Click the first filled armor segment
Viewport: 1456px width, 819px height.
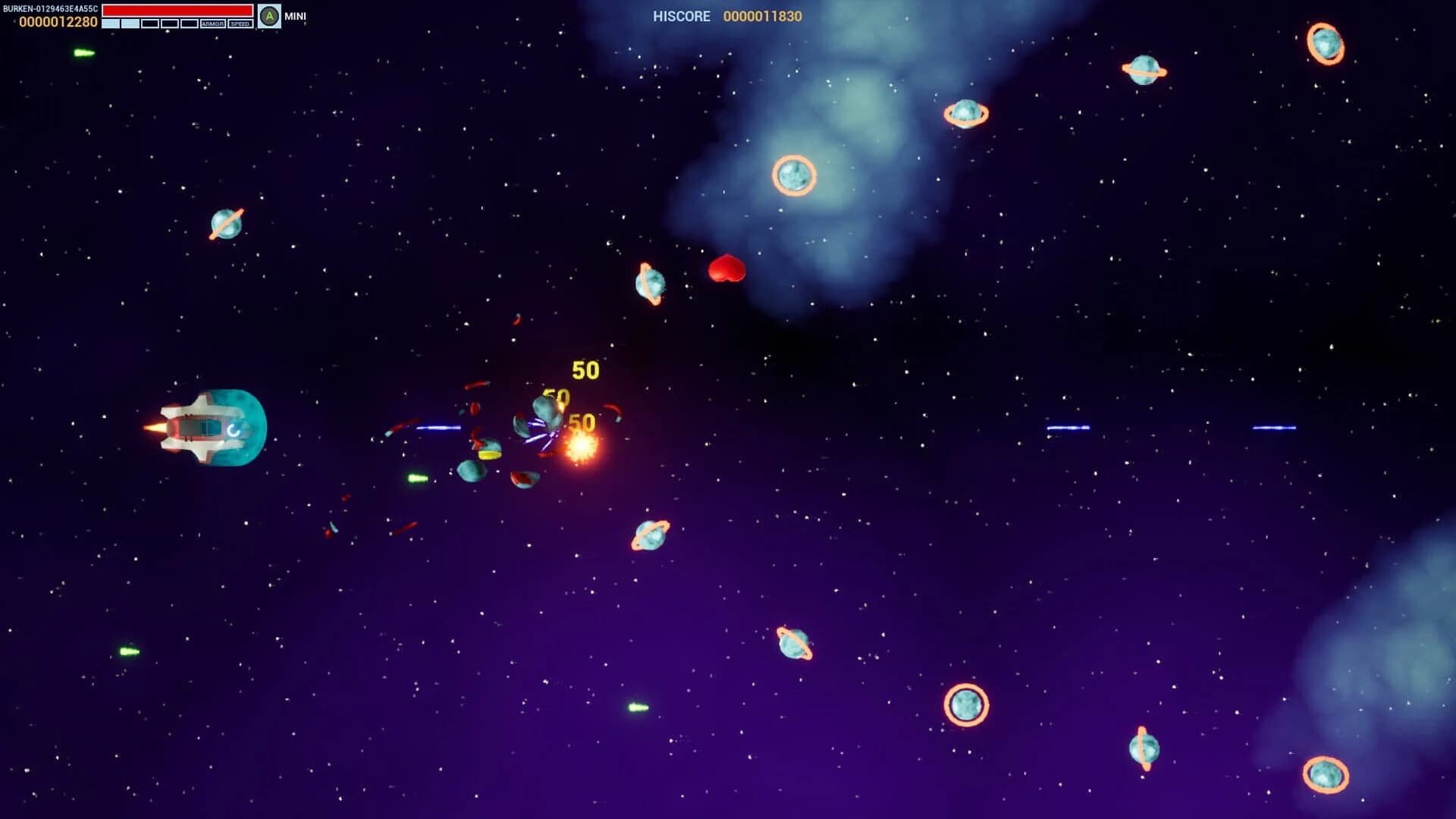click(111, 22)
